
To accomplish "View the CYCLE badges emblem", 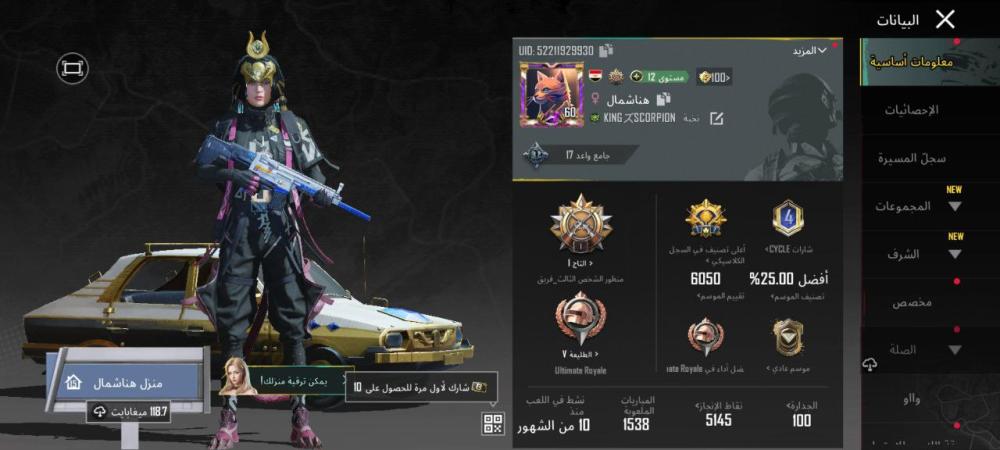I will point(788,219).
